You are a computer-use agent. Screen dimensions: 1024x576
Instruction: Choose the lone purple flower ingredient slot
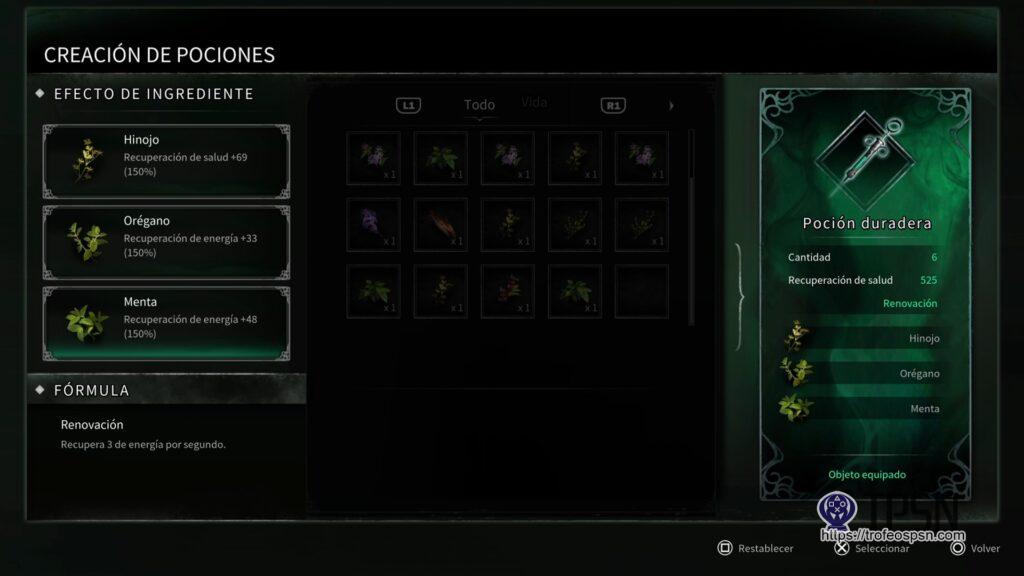click(x=374, y=224)
